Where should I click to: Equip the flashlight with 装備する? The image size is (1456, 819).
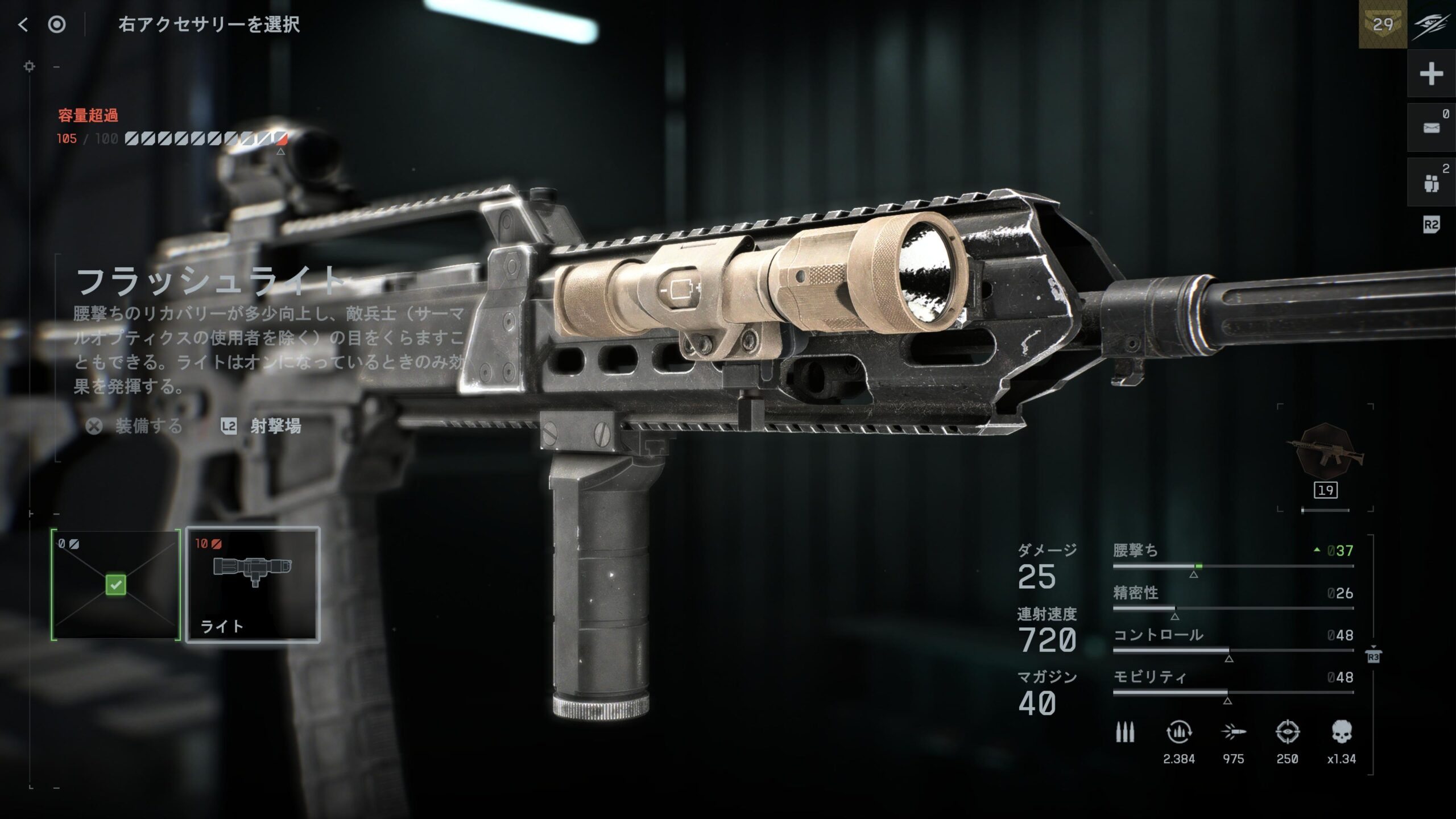pyautogui.click(x=135, y=426)
